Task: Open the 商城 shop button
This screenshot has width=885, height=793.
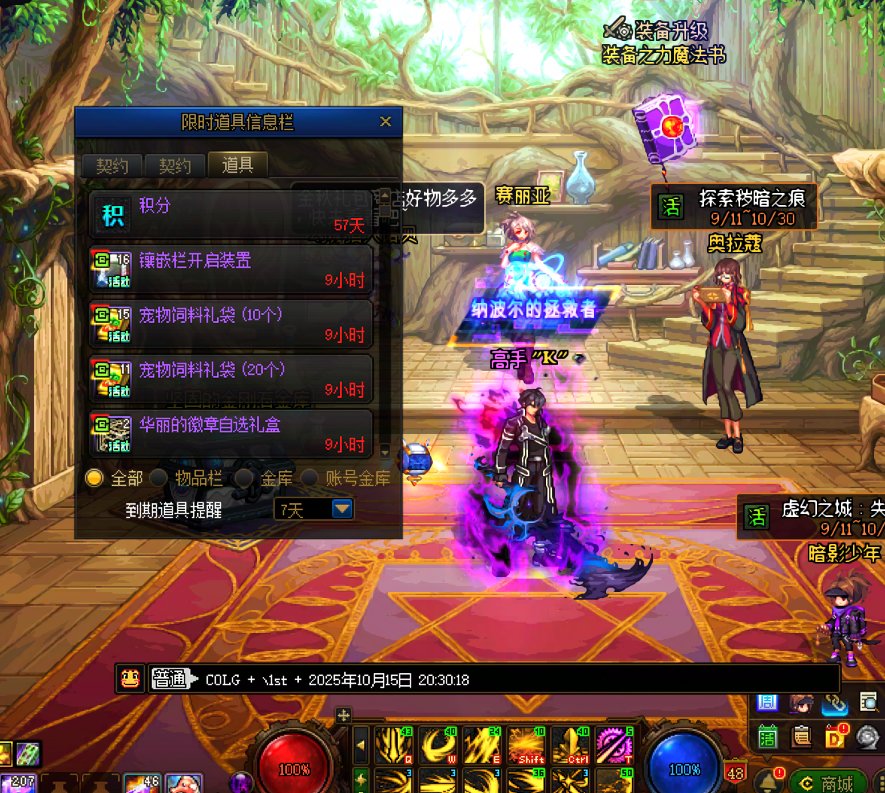Action: (828, 781)
